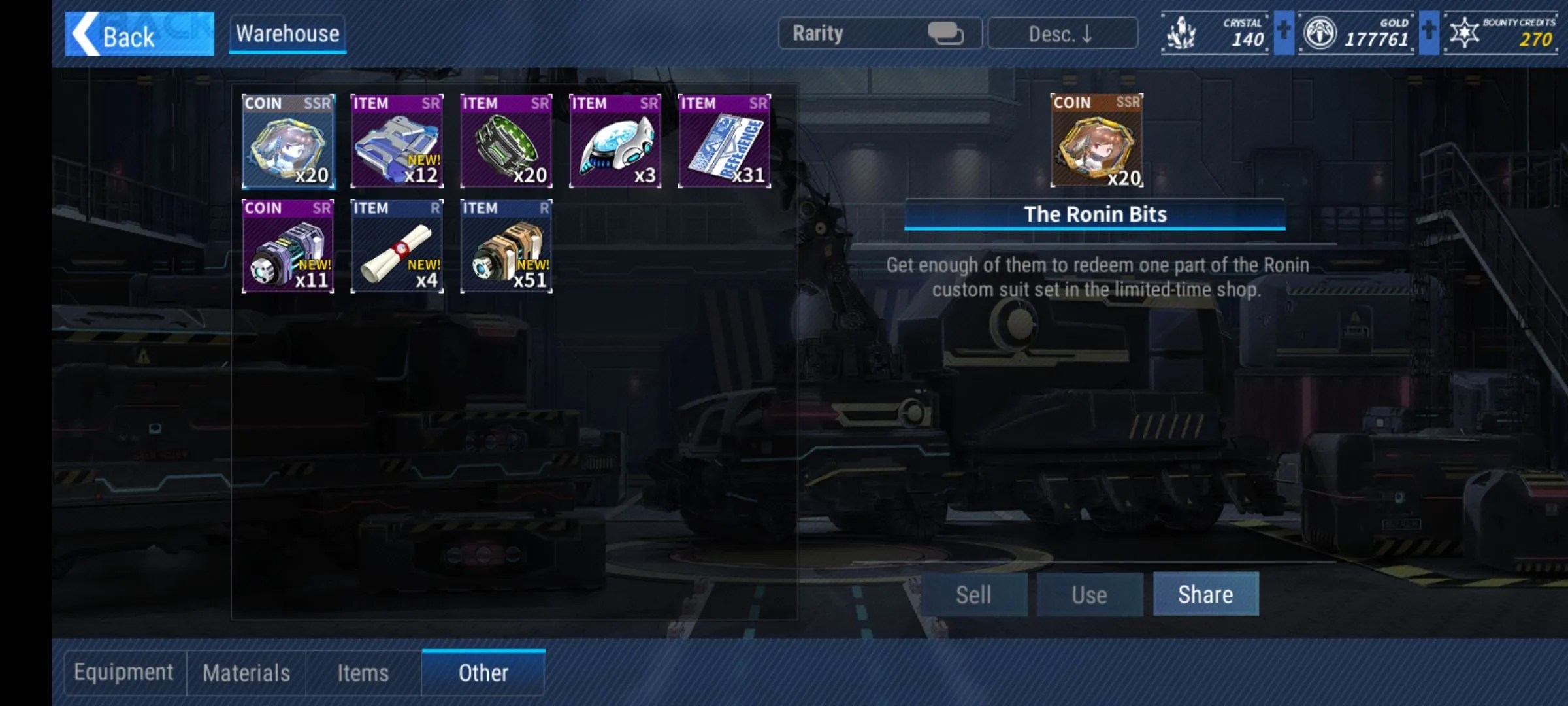Select the white-blue device item x3

pos(615,141)
